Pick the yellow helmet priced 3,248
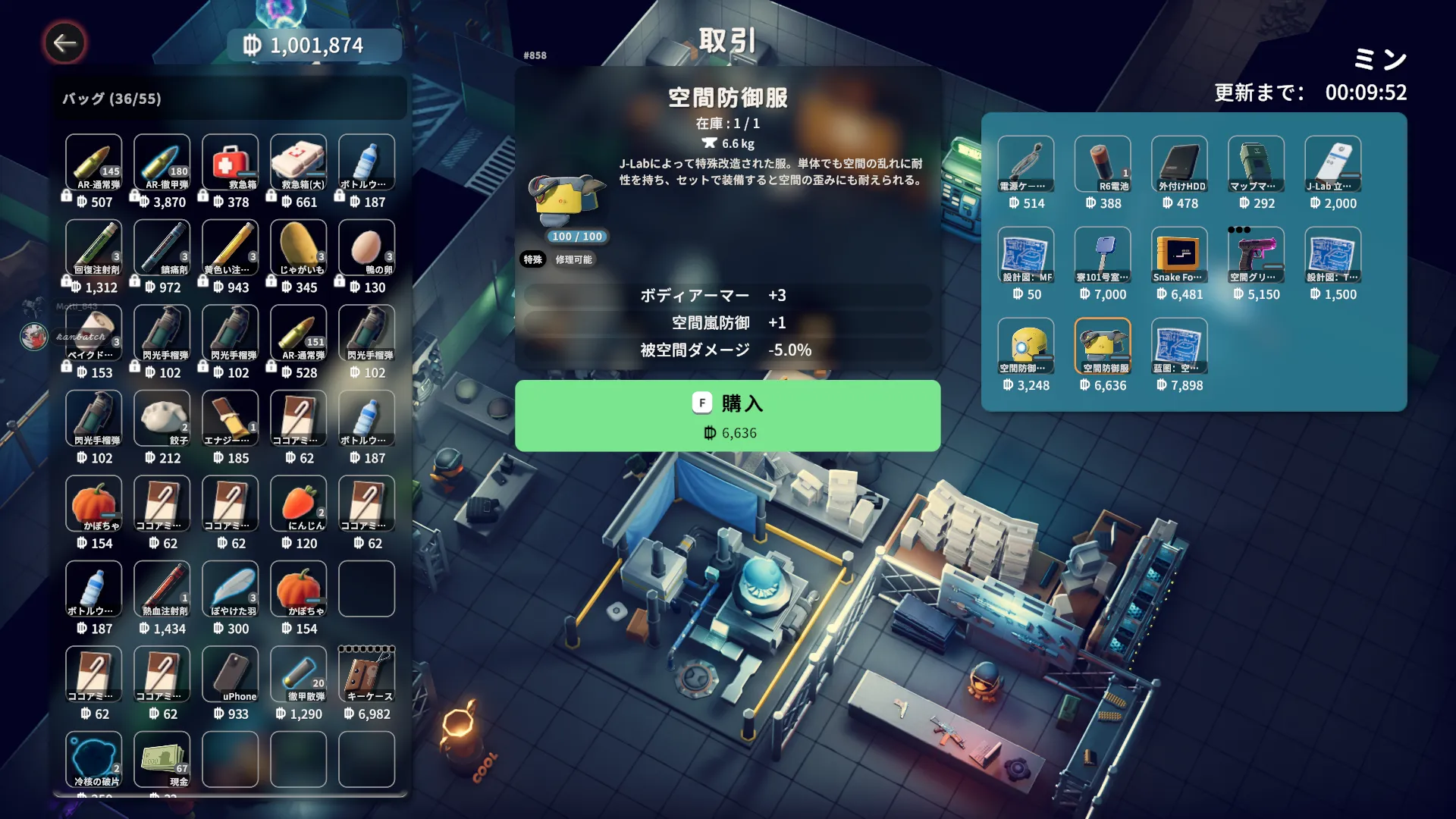 pos(1026,346)
